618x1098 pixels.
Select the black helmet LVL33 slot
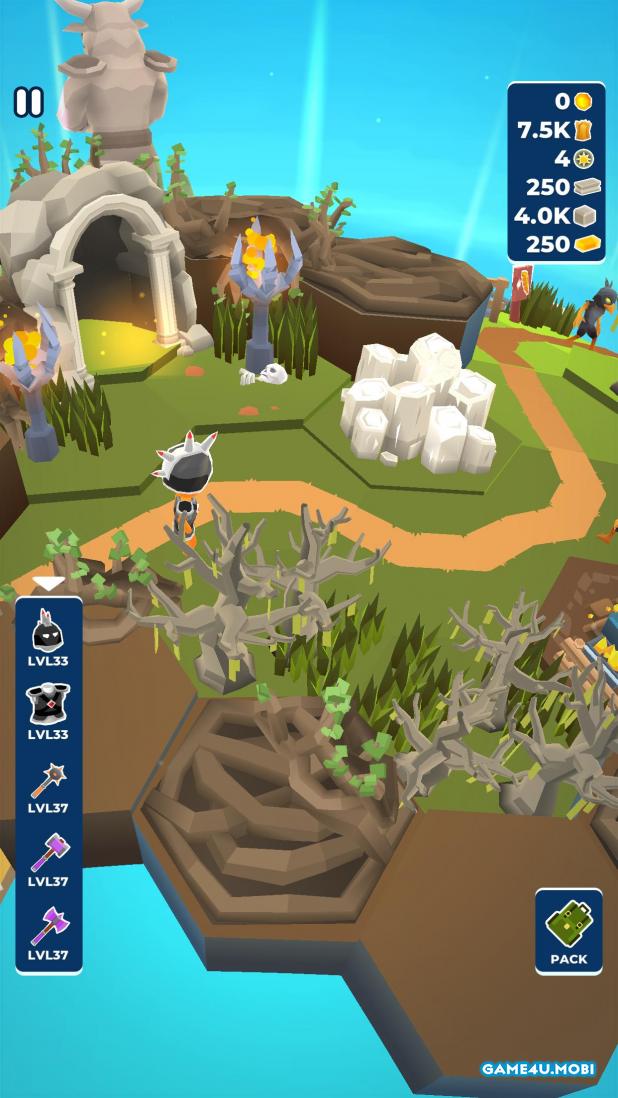pyautogui.click(x=48, y=636)
